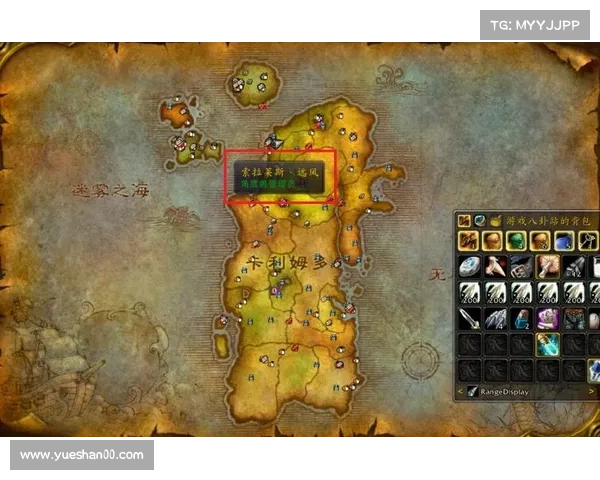Select the purple chest armor item
This screenshot has width=600, height=480.
coord(546,319)
